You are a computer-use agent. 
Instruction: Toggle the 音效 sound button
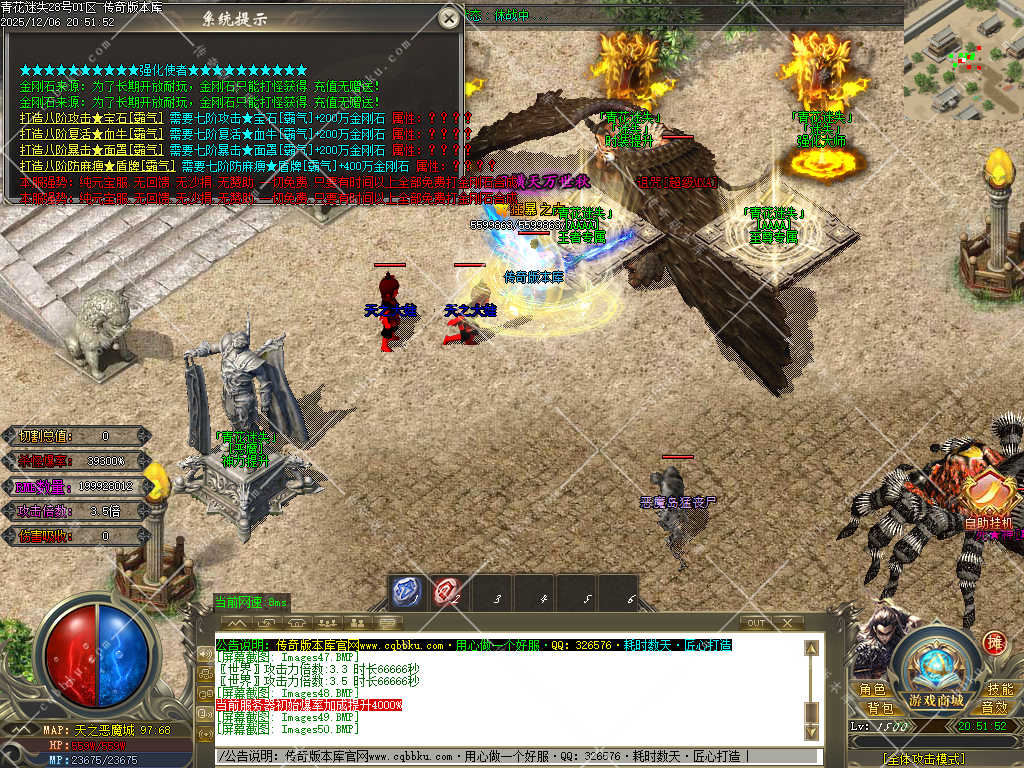994,708
